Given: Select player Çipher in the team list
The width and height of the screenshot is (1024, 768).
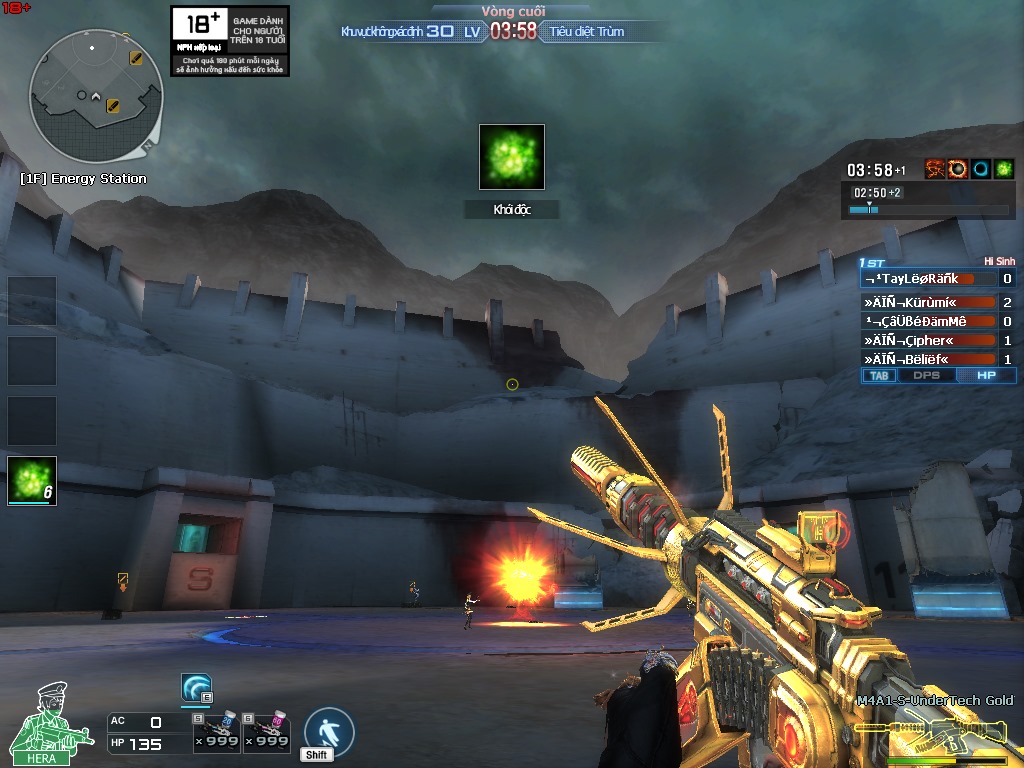Looking at the screenshot, I should [x=929, y=340].
